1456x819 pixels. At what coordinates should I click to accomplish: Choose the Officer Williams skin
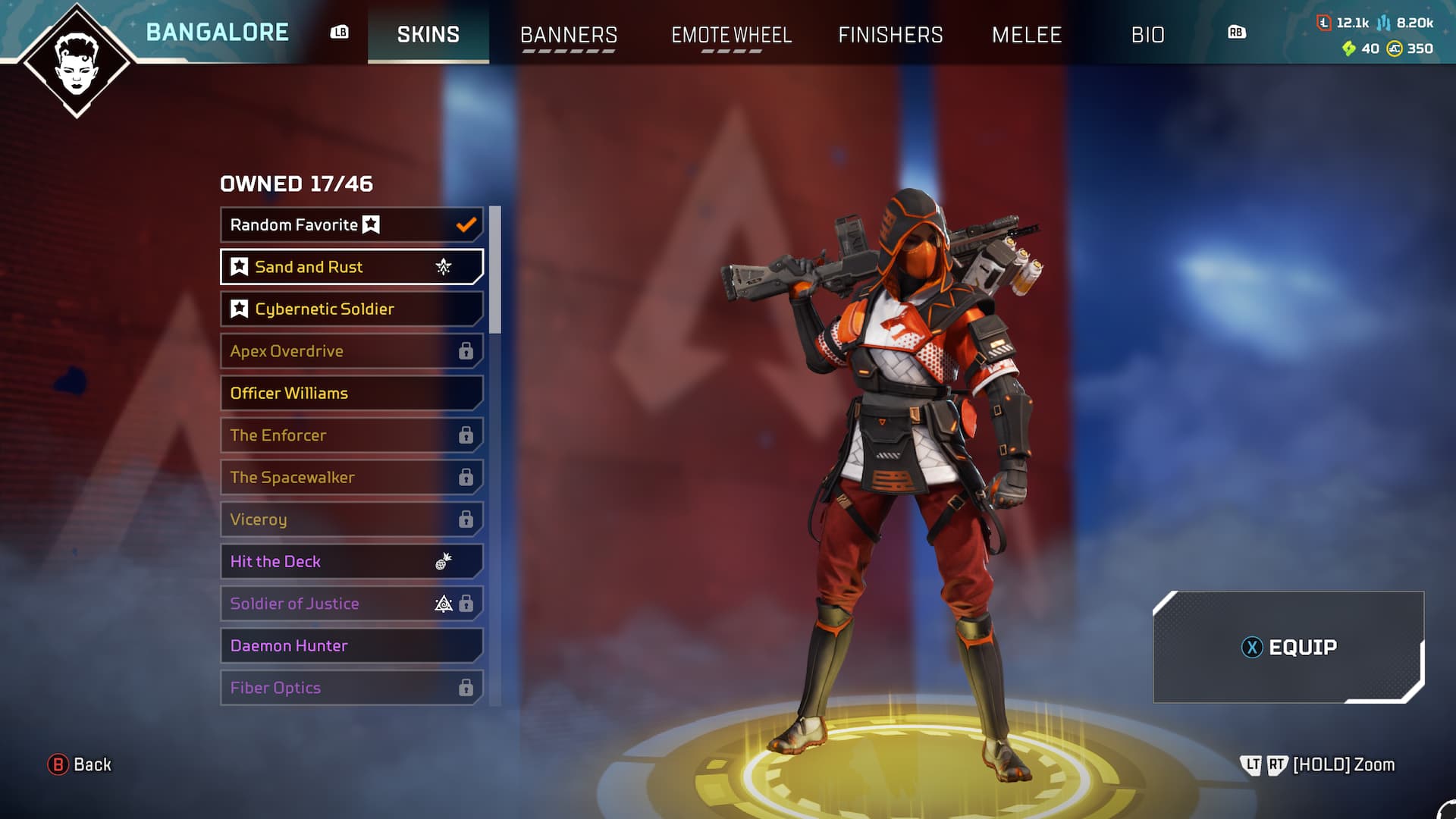tap(351, 394)
